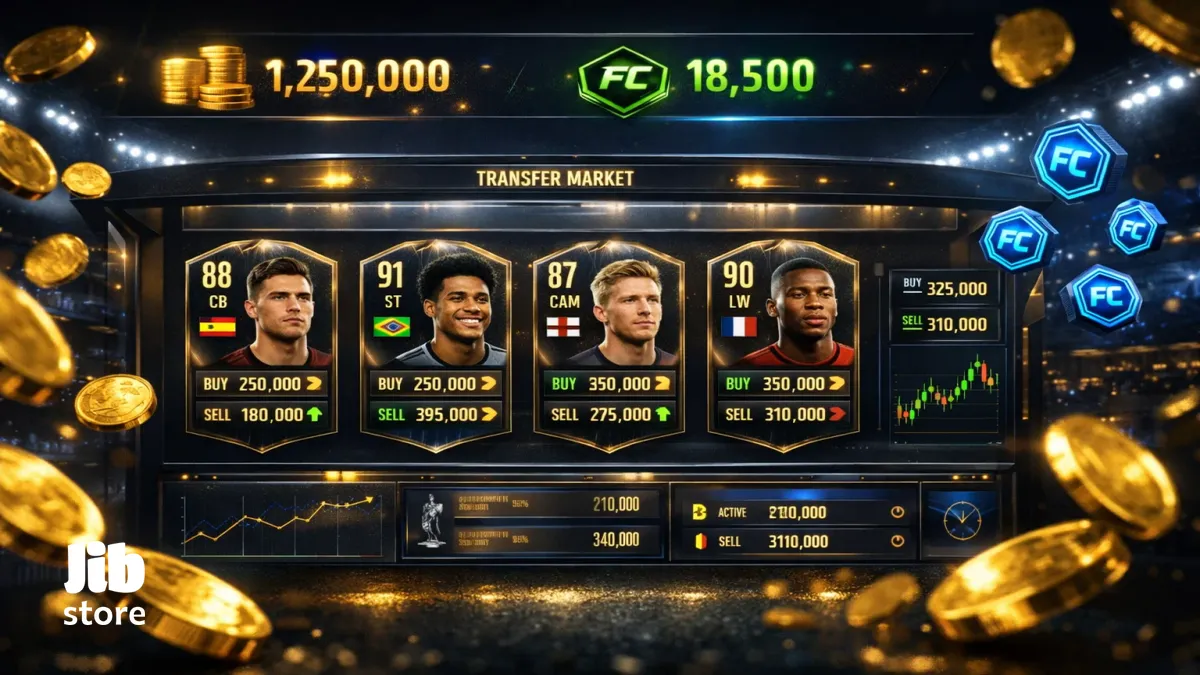The width and height of the screenshot is (1200, 675).
Task: Select the Sell 3110,000 listing row
Action: (796, 541)
